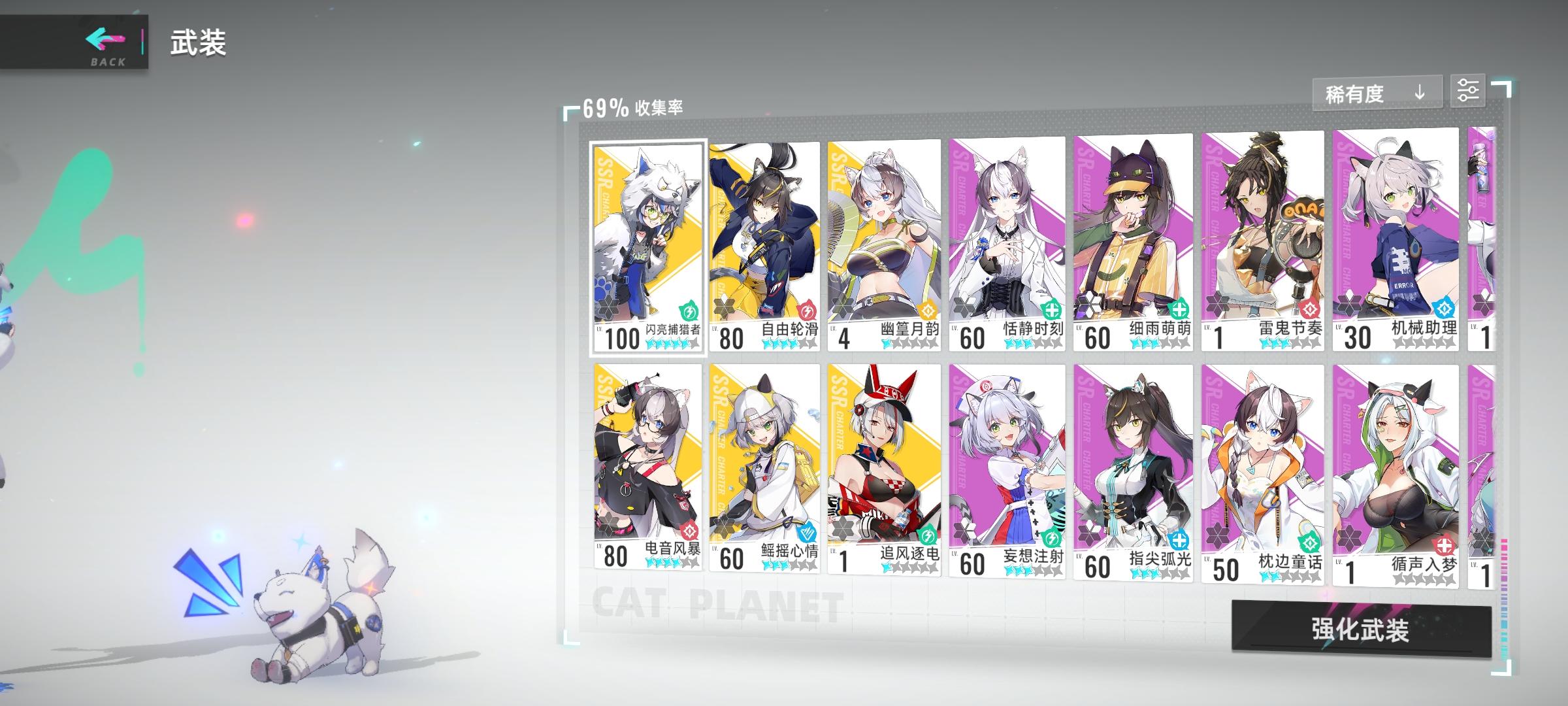This screenshot has width=1568, height=706.
Task: Open the filter options with the sliders icon
Action: 1469,92
